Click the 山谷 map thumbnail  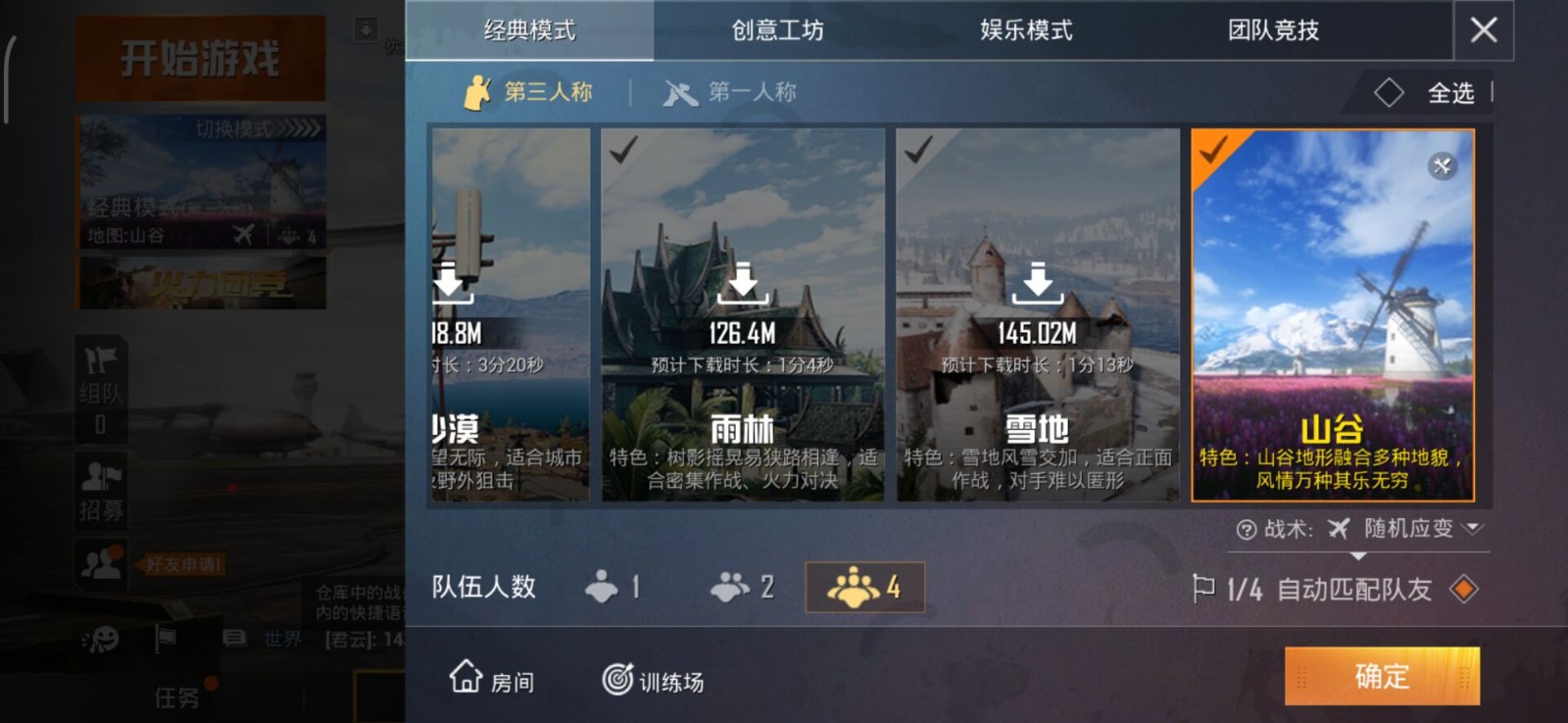(1331, 313)
